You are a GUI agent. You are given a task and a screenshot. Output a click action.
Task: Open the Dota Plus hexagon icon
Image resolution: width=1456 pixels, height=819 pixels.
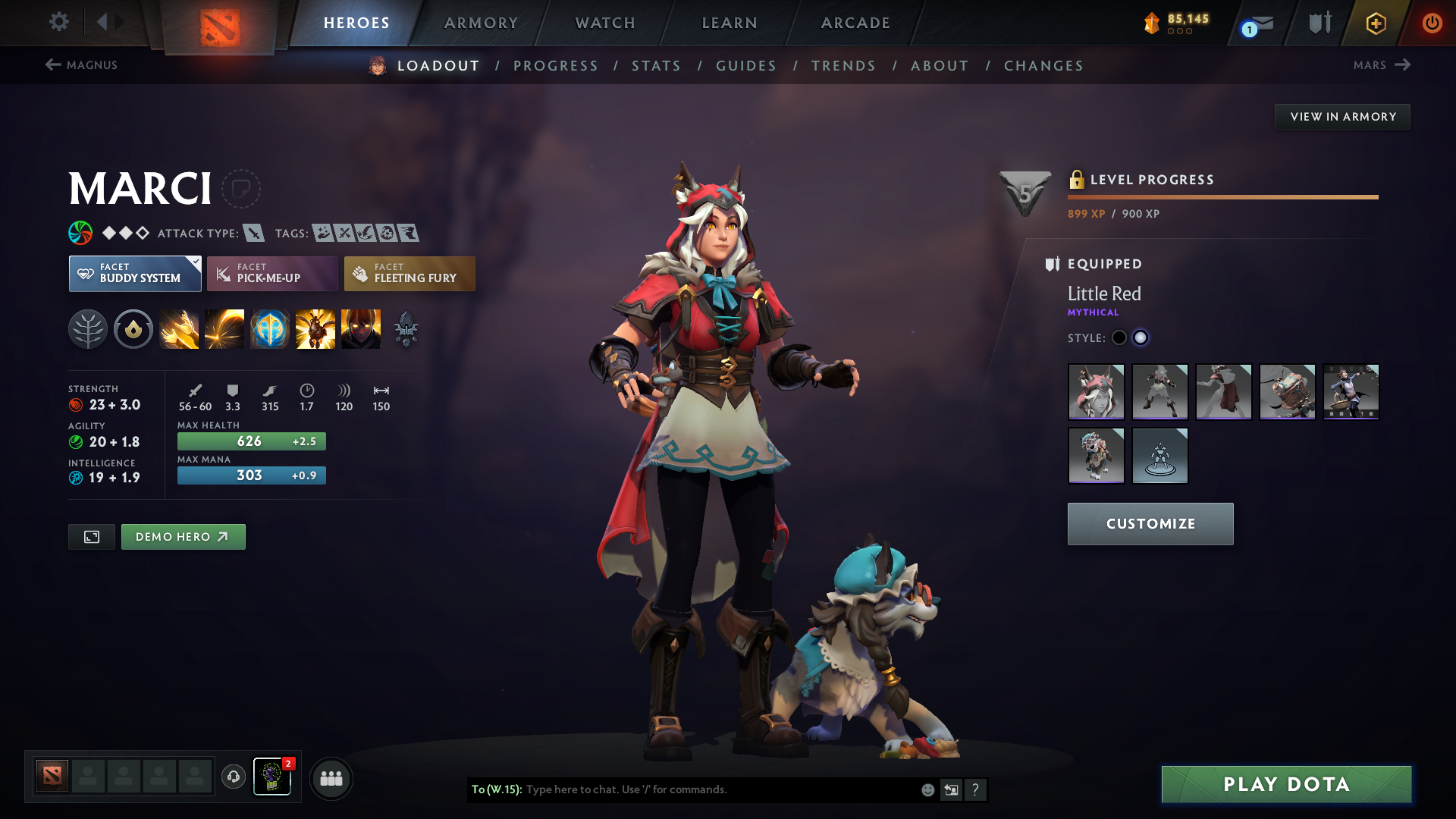(1375, 23)
